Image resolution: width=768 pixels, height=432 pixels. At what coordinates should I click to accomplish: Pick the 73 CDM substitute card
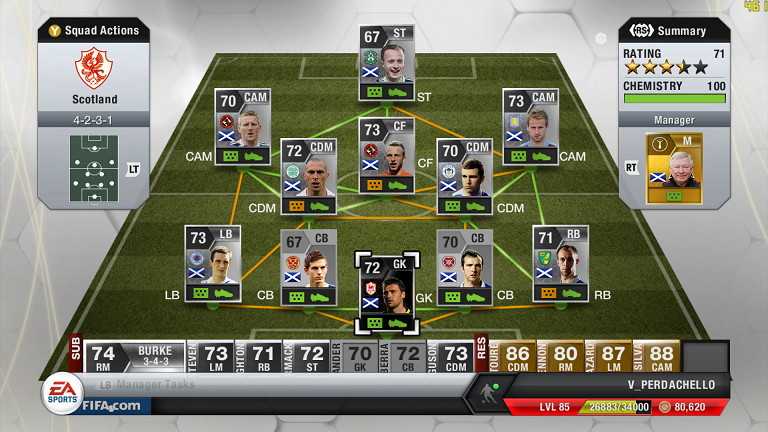(454, 354)
